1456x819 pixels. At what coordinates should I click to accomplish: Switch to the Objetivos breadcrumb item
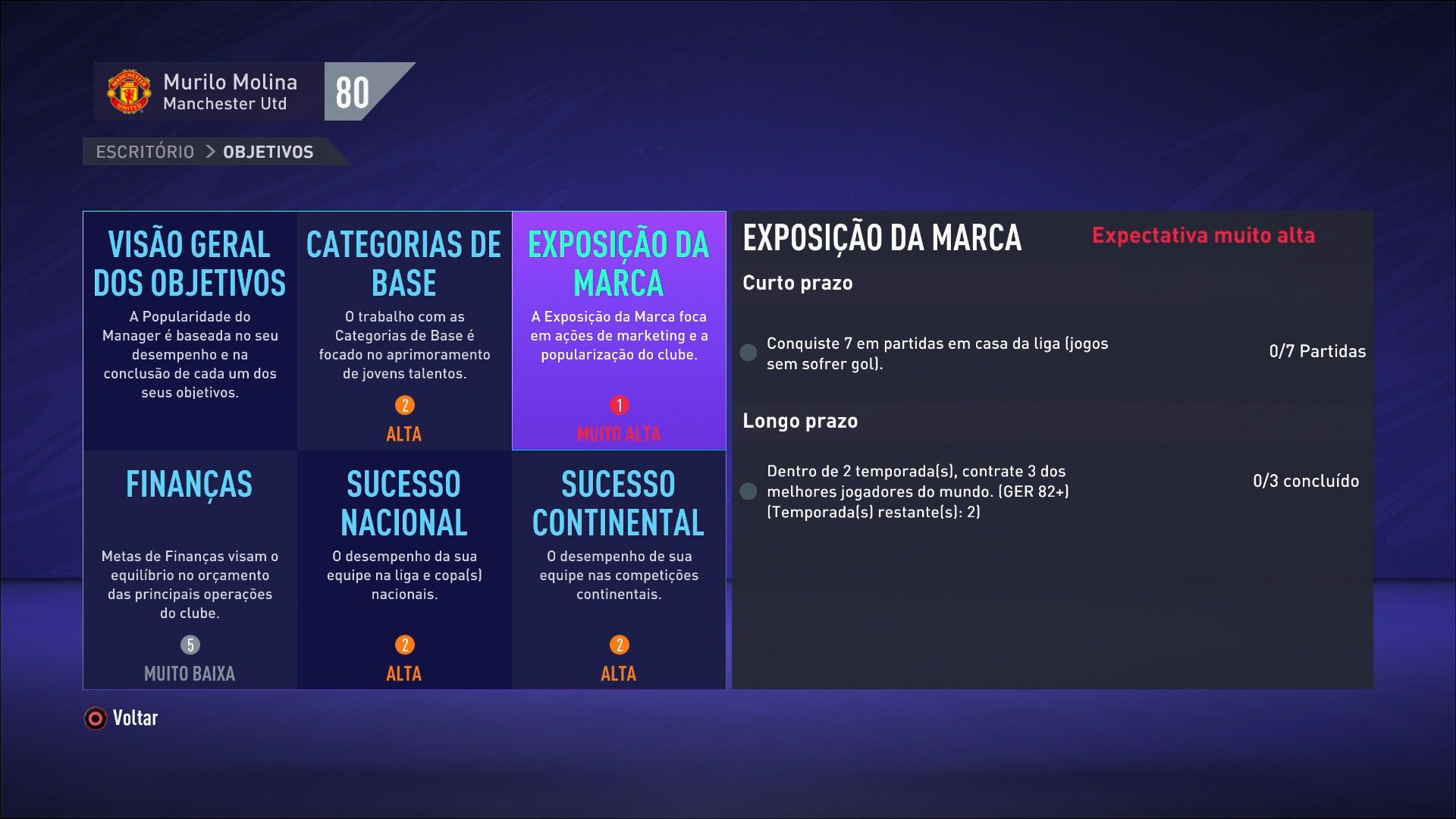[267, 151]
